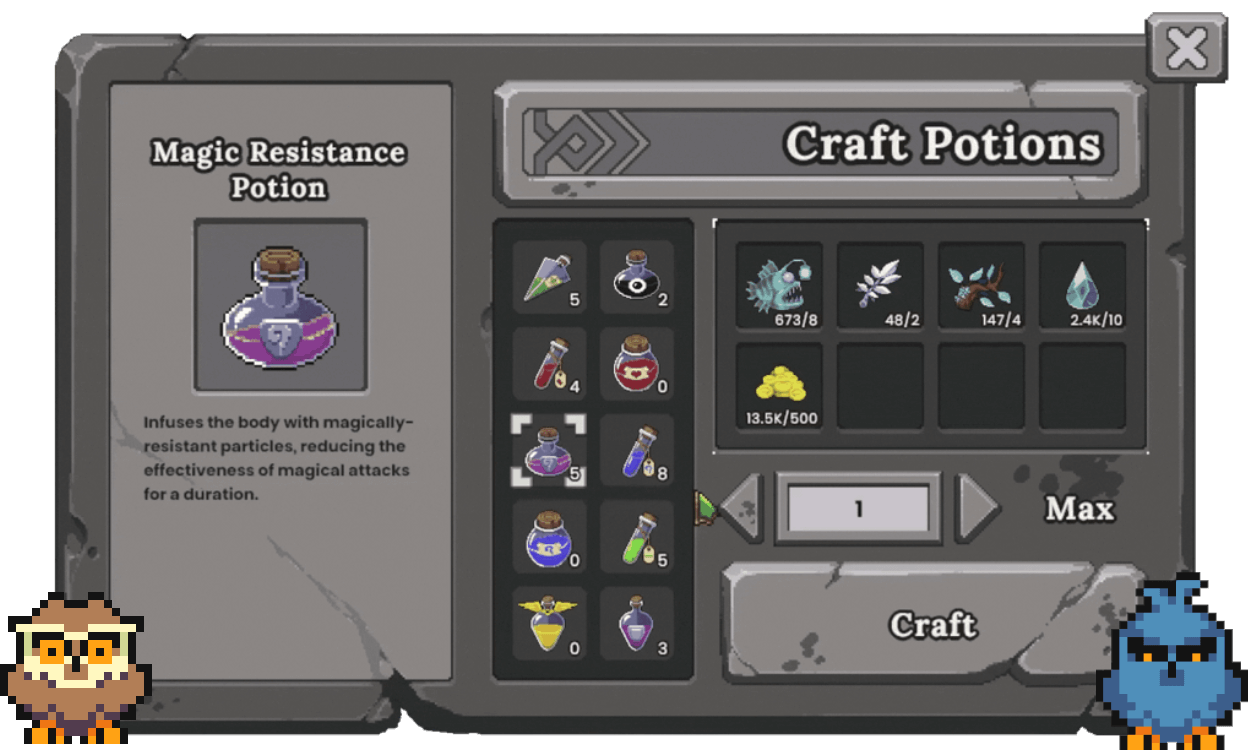This screenshot has height=750, width=1248.
Task: Select the yellow winged potion
Action: (x=549, y=624)
